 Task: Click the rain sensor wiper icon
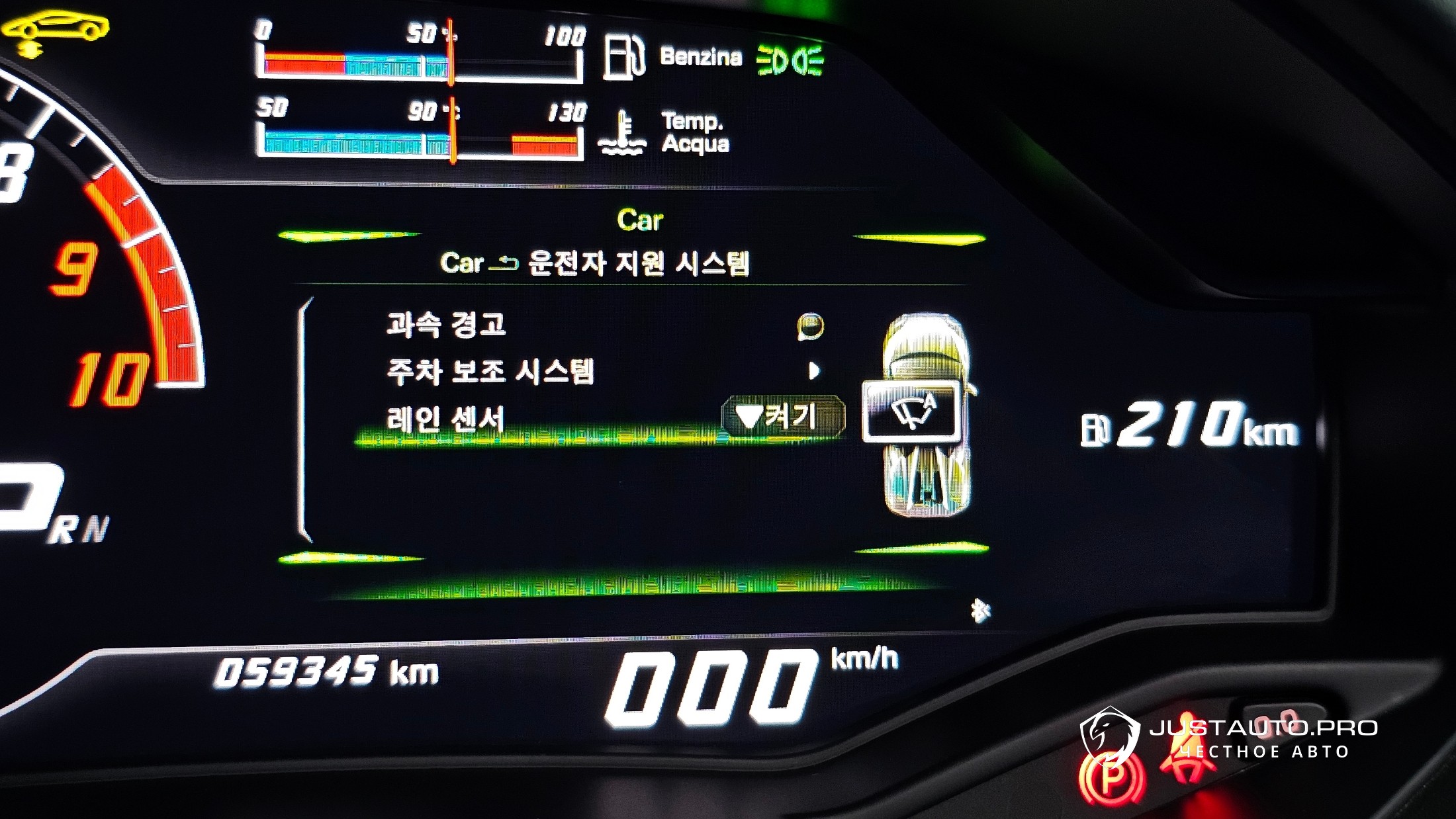tap(912, 411)
